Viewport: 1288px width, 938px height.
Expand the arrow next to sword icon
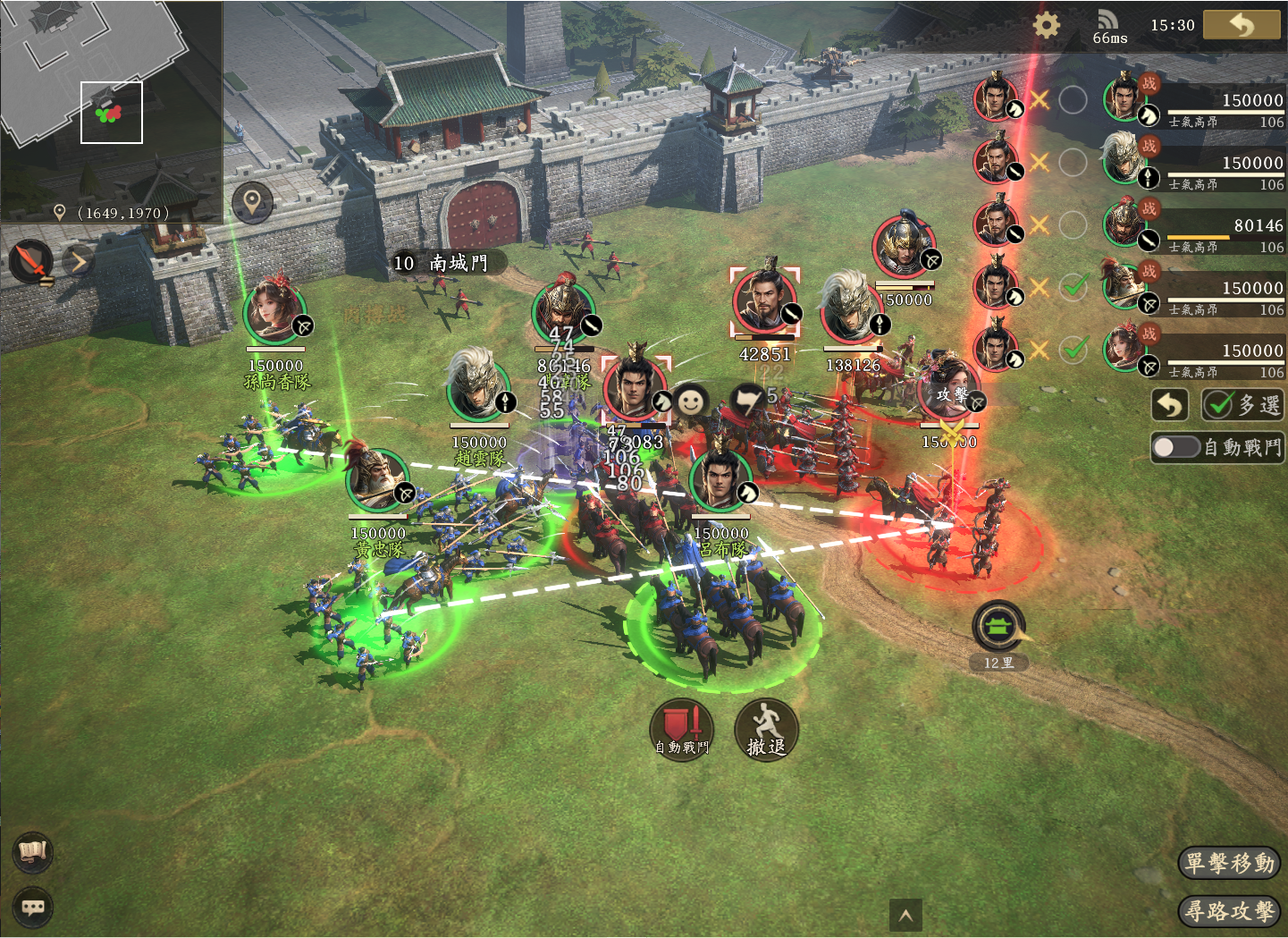pos(79,261)
